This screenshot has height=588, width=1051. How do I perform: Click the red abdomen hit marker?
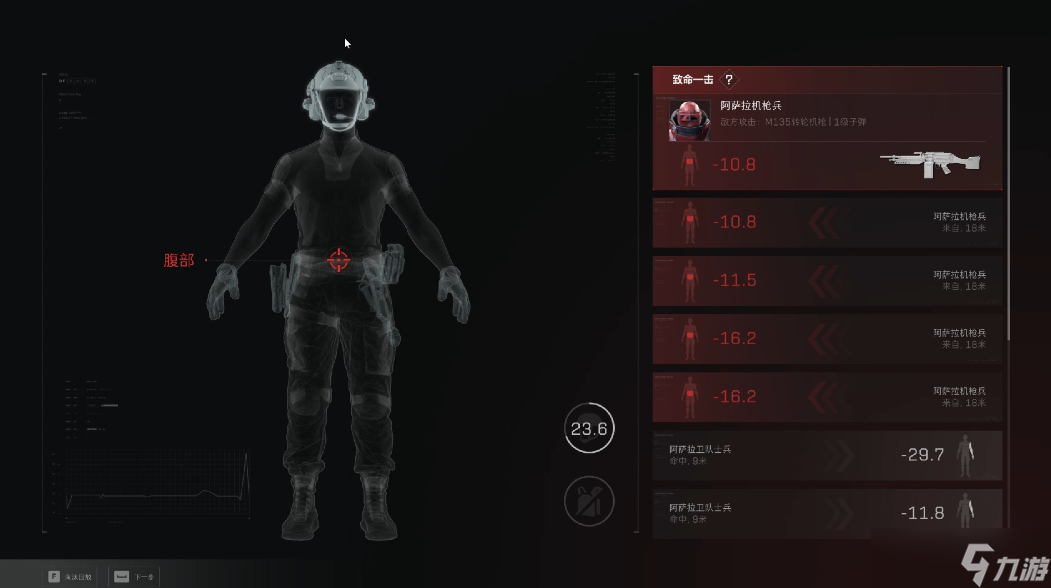click(x=338, y=260)
